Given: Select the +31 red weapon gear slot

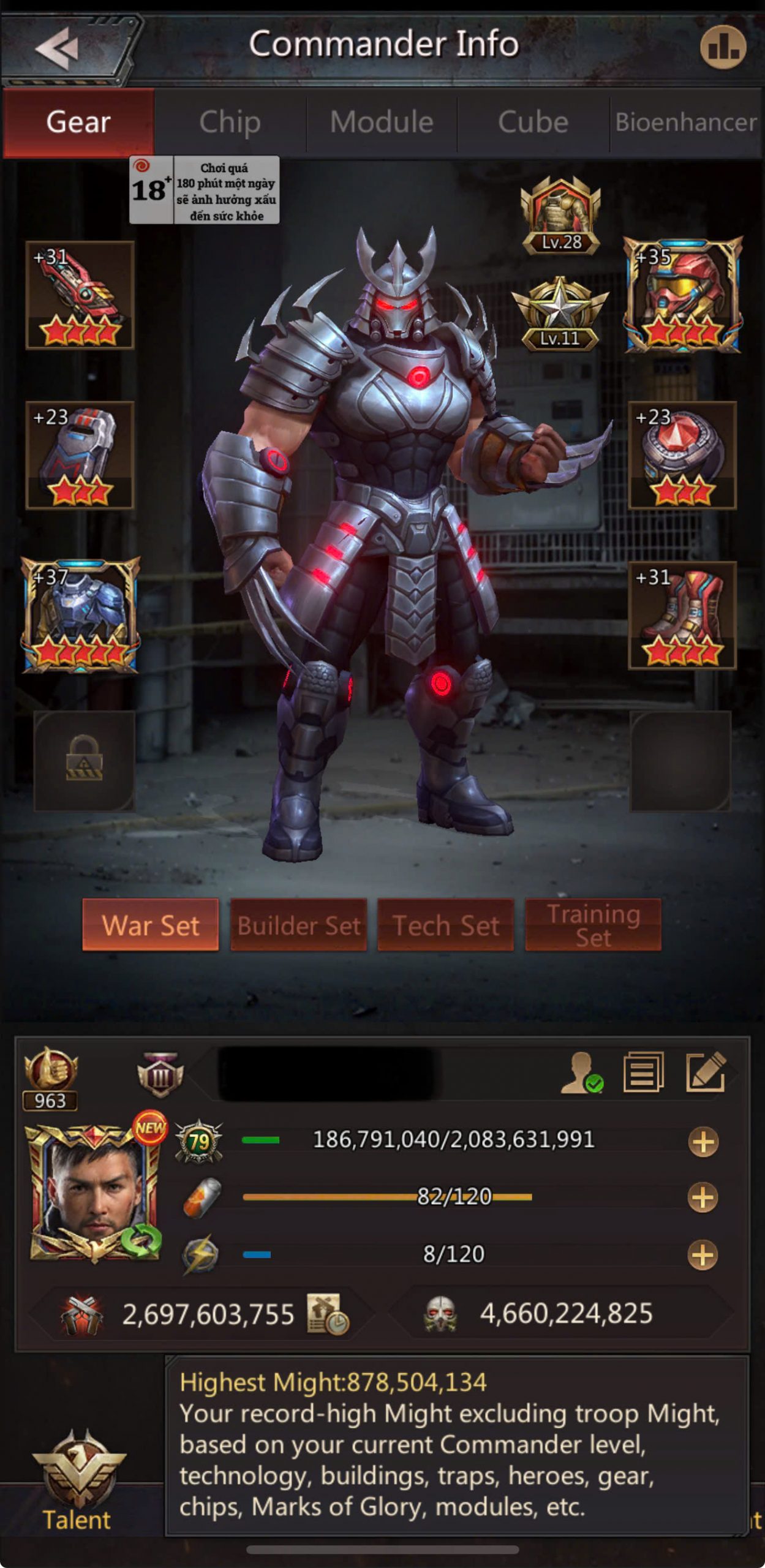Looking at the screenshot, I should tap(80, 295).
